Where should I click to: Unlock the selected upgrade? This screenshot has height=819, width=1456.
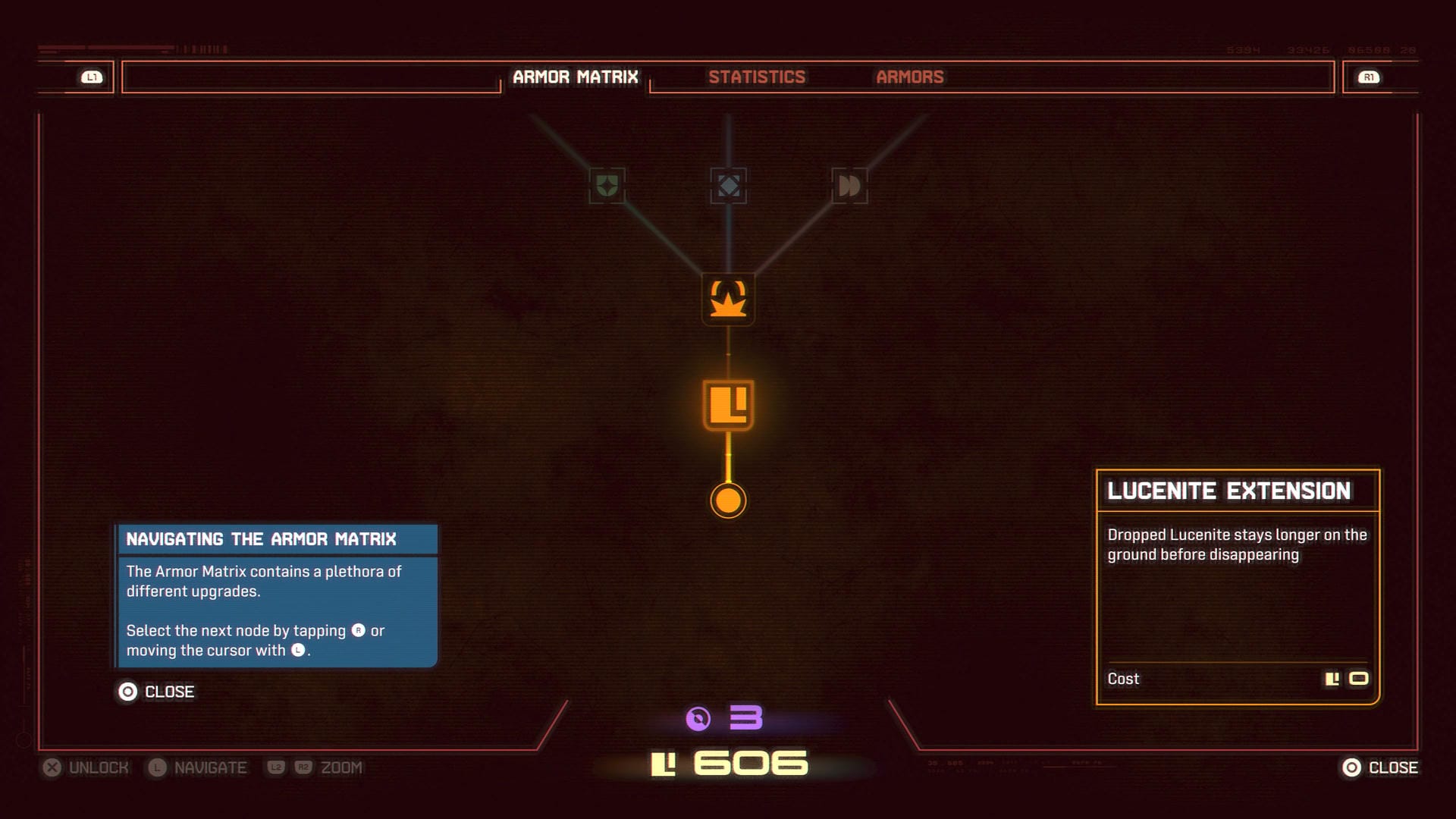tap(85, 767)
